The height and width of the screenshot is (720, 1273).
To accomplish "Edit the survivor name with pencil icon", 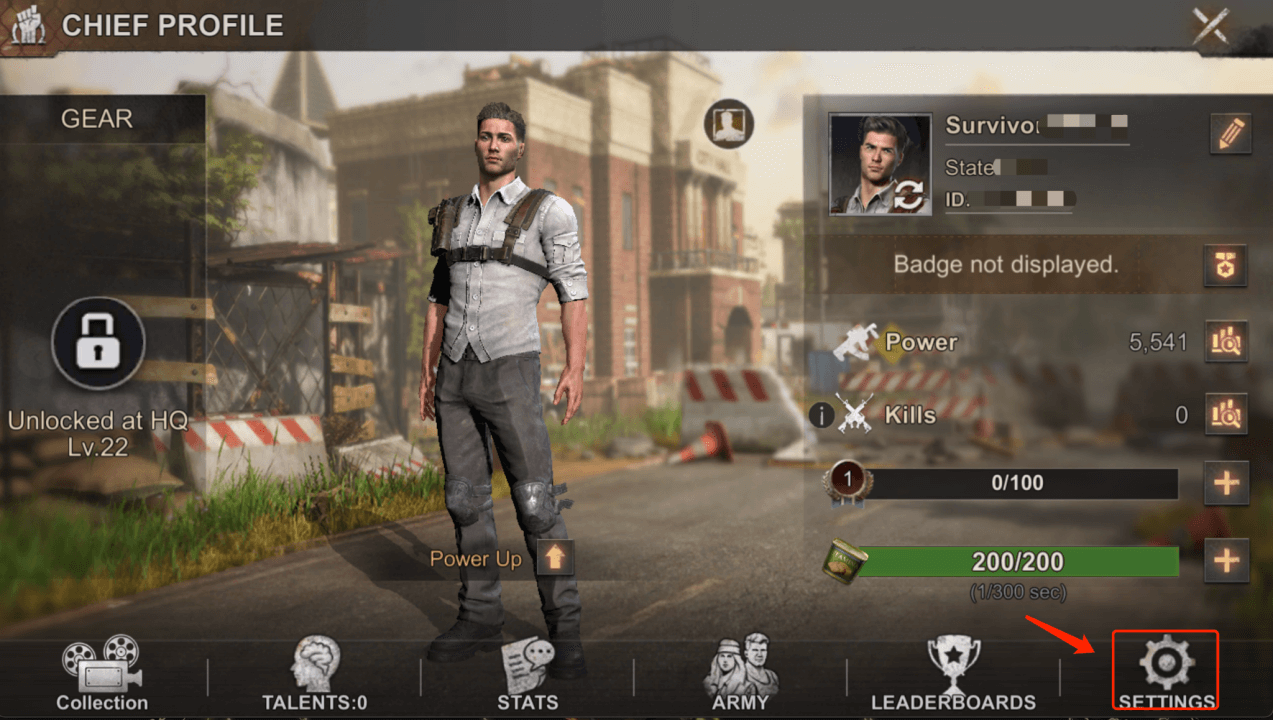I will click(1230, 133).
